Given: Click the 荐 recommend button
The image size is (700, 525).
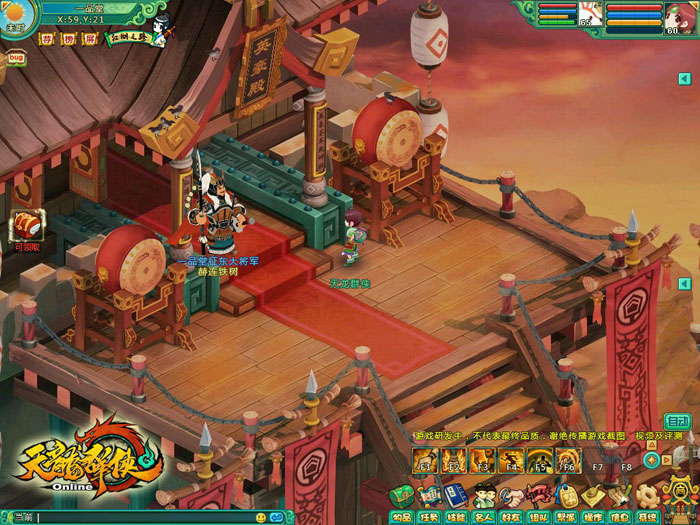Looking at the screenshot, I should tap(46, 40).
